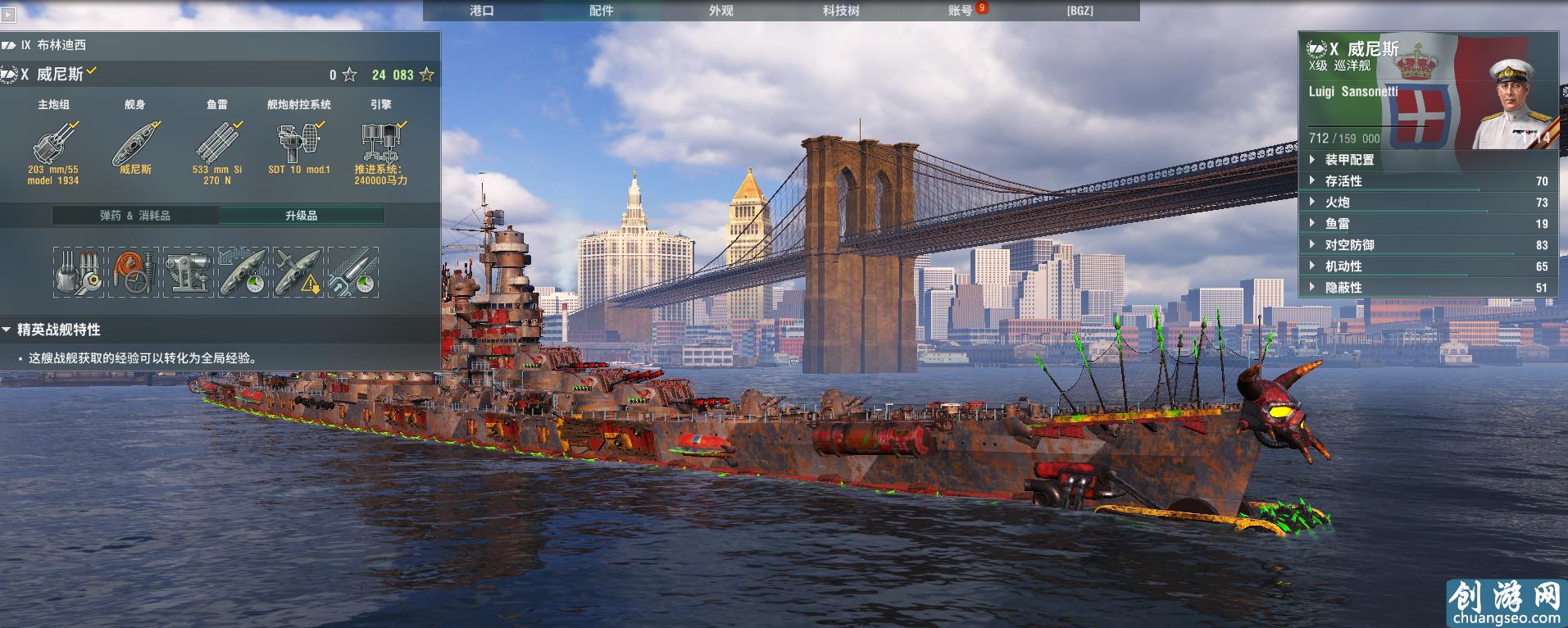Image resolution: width=1568 pixels, height=628 pixels.
Task: Open the 科技树 (Tech Tree) tab
Action: 841,11
